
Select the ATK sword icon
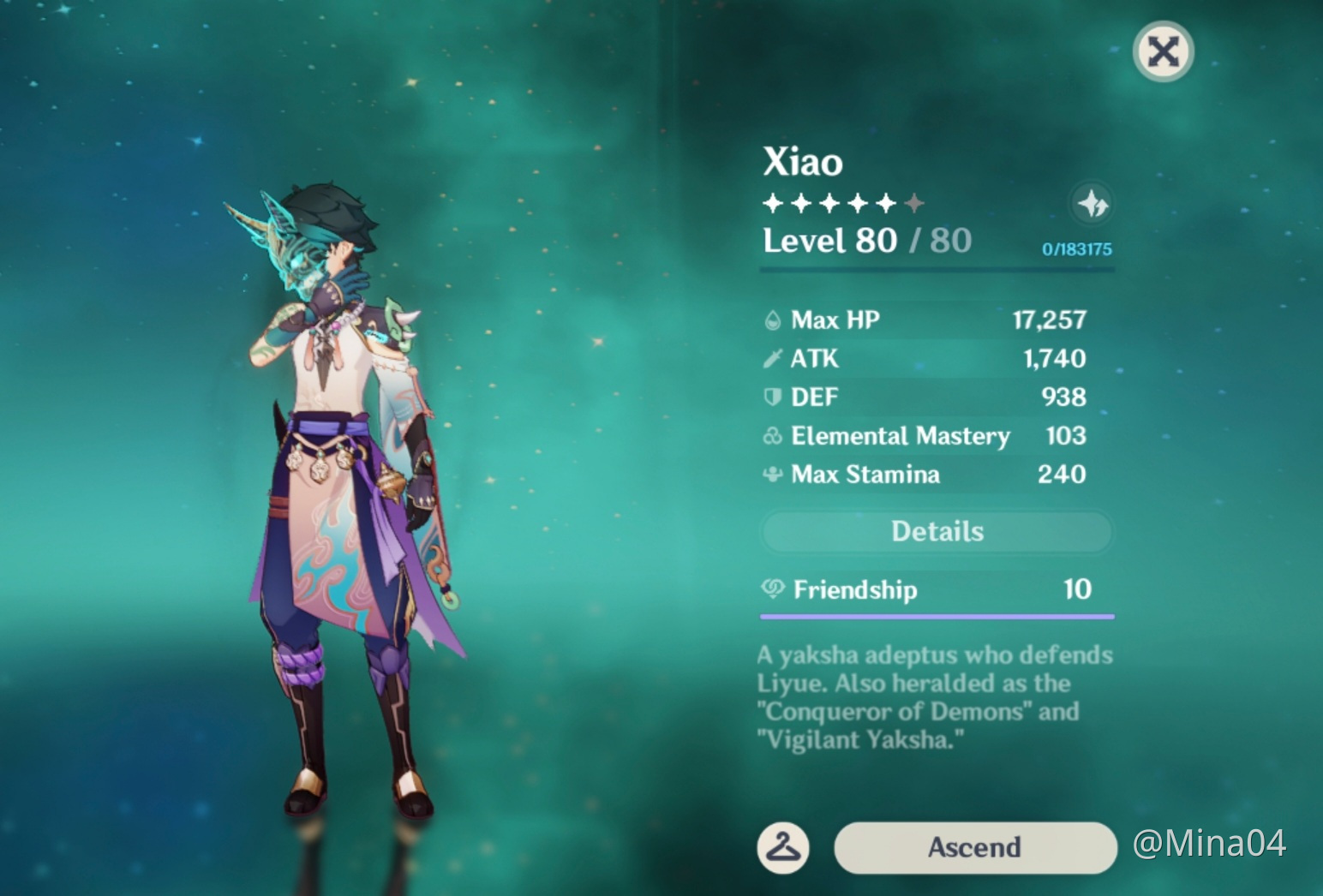tap(772, 358)
